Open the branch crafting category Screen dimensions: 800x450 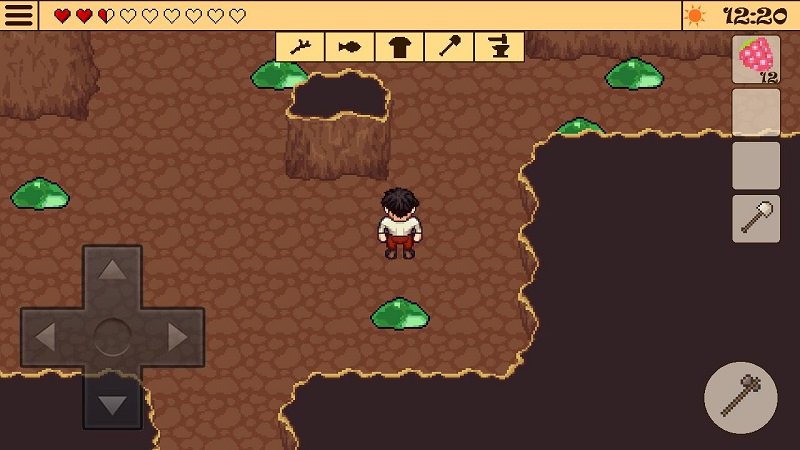(x=300, y=46)
